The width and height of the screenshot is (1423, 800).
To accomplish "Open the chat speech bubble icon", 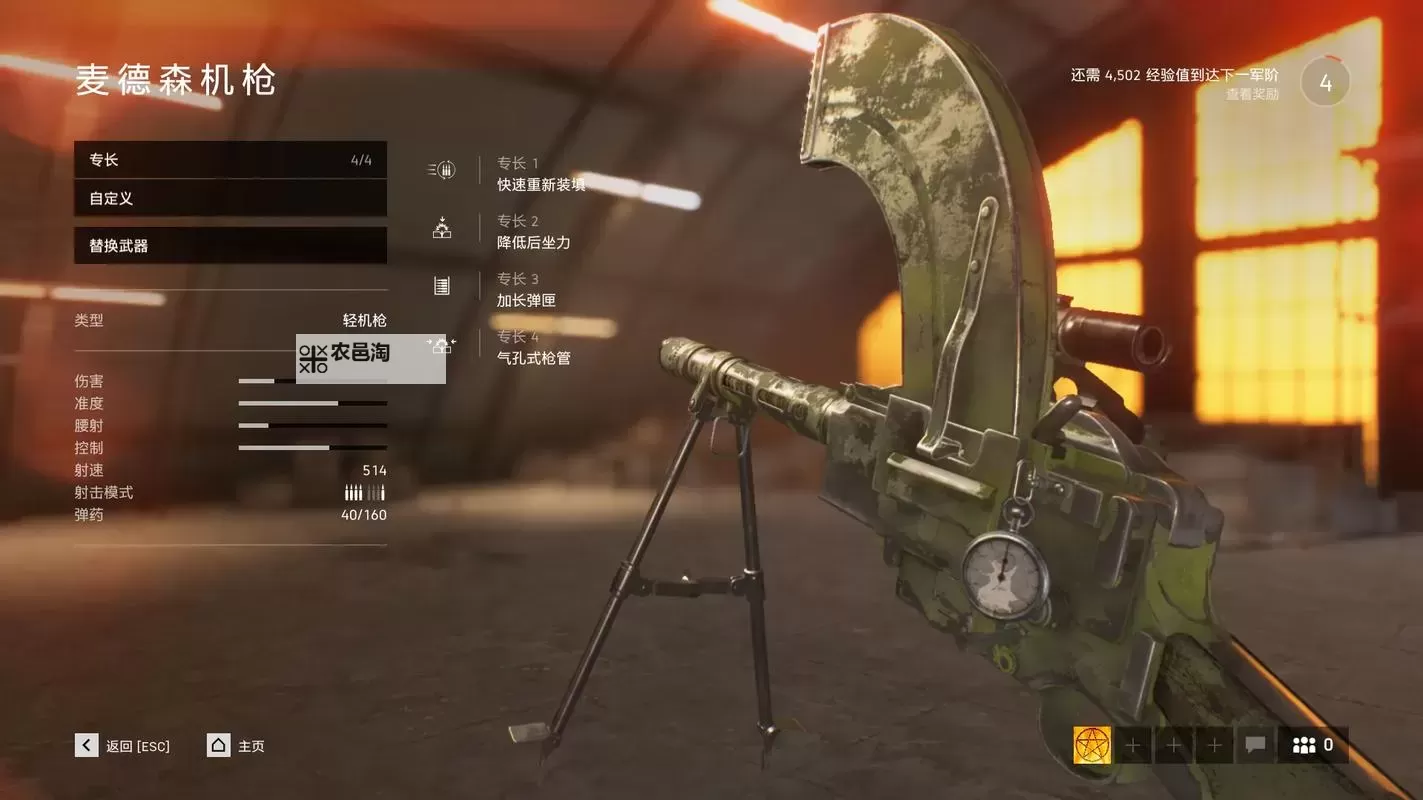I will (x=1255, y=745).
